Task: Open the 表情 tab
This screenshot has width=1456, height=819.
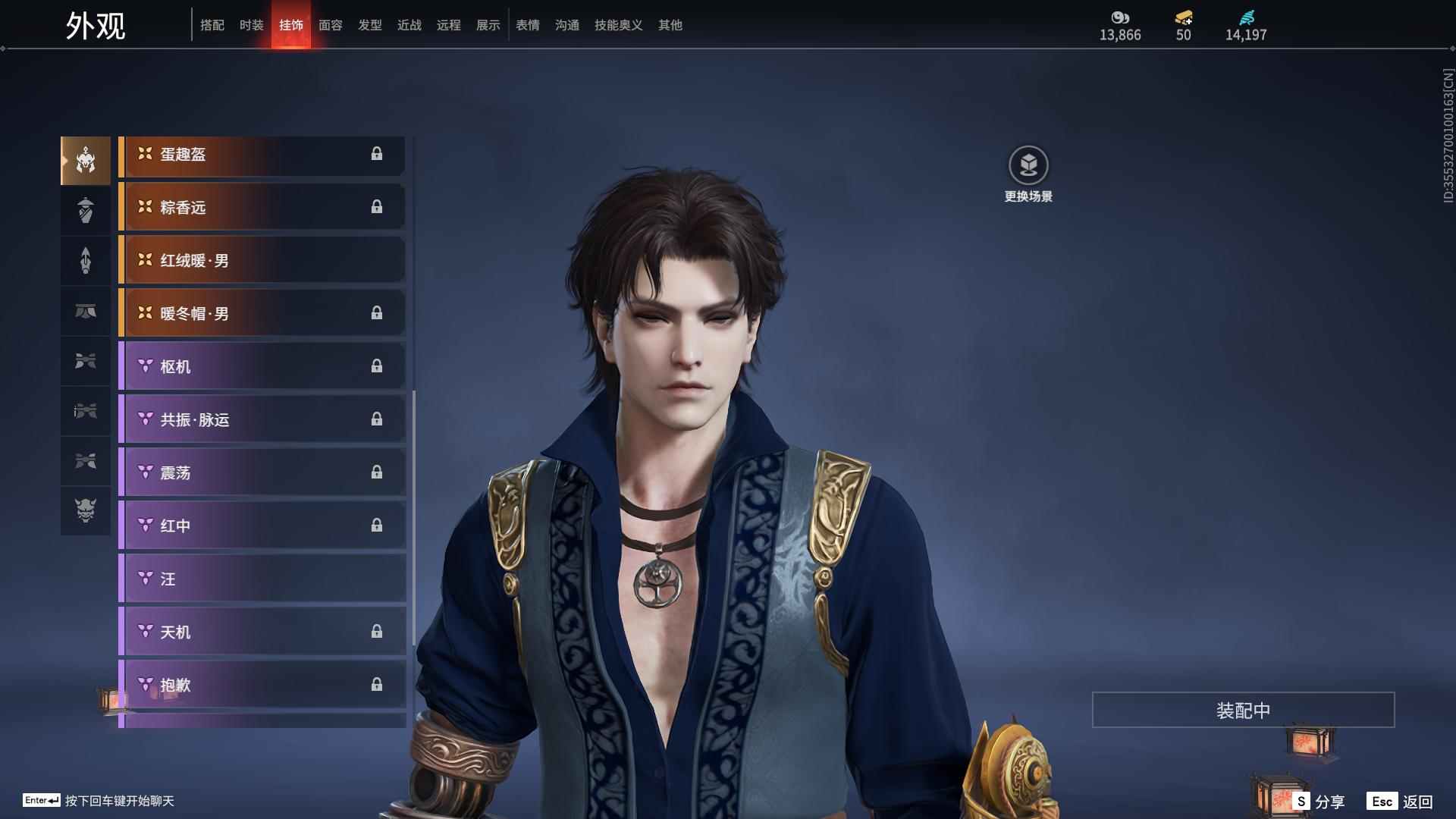Action: point(528,25)
